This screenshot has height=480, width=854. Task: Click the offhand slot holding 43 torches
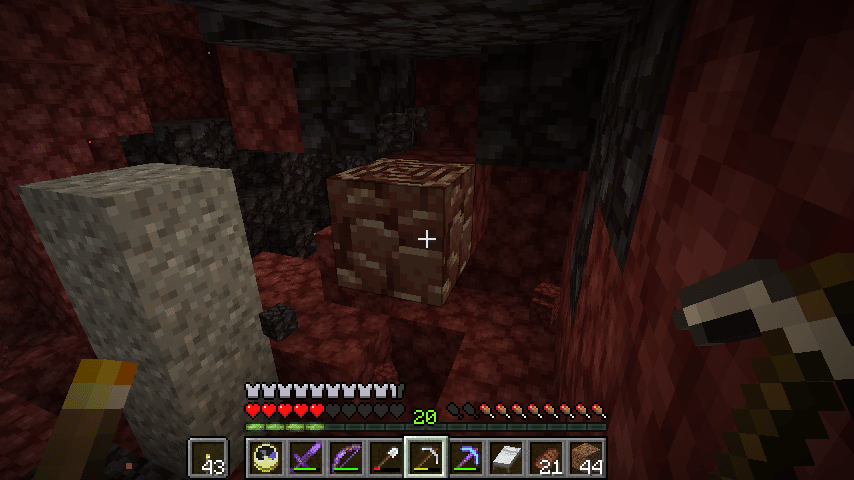coord(208,458)
